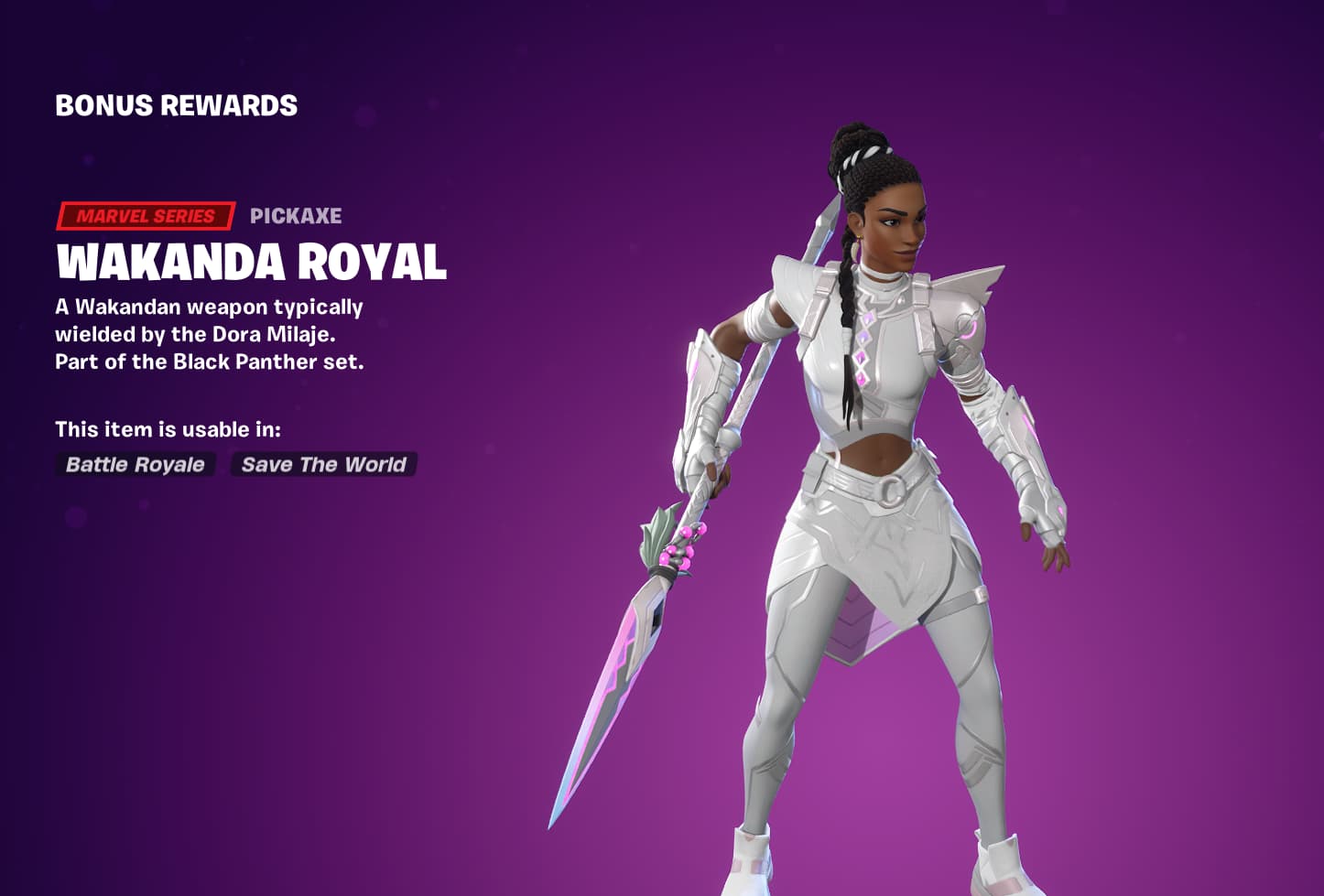Select the Battle Royale mode tag
Screen dimensions: 1324x896
[x=134, y=465]
